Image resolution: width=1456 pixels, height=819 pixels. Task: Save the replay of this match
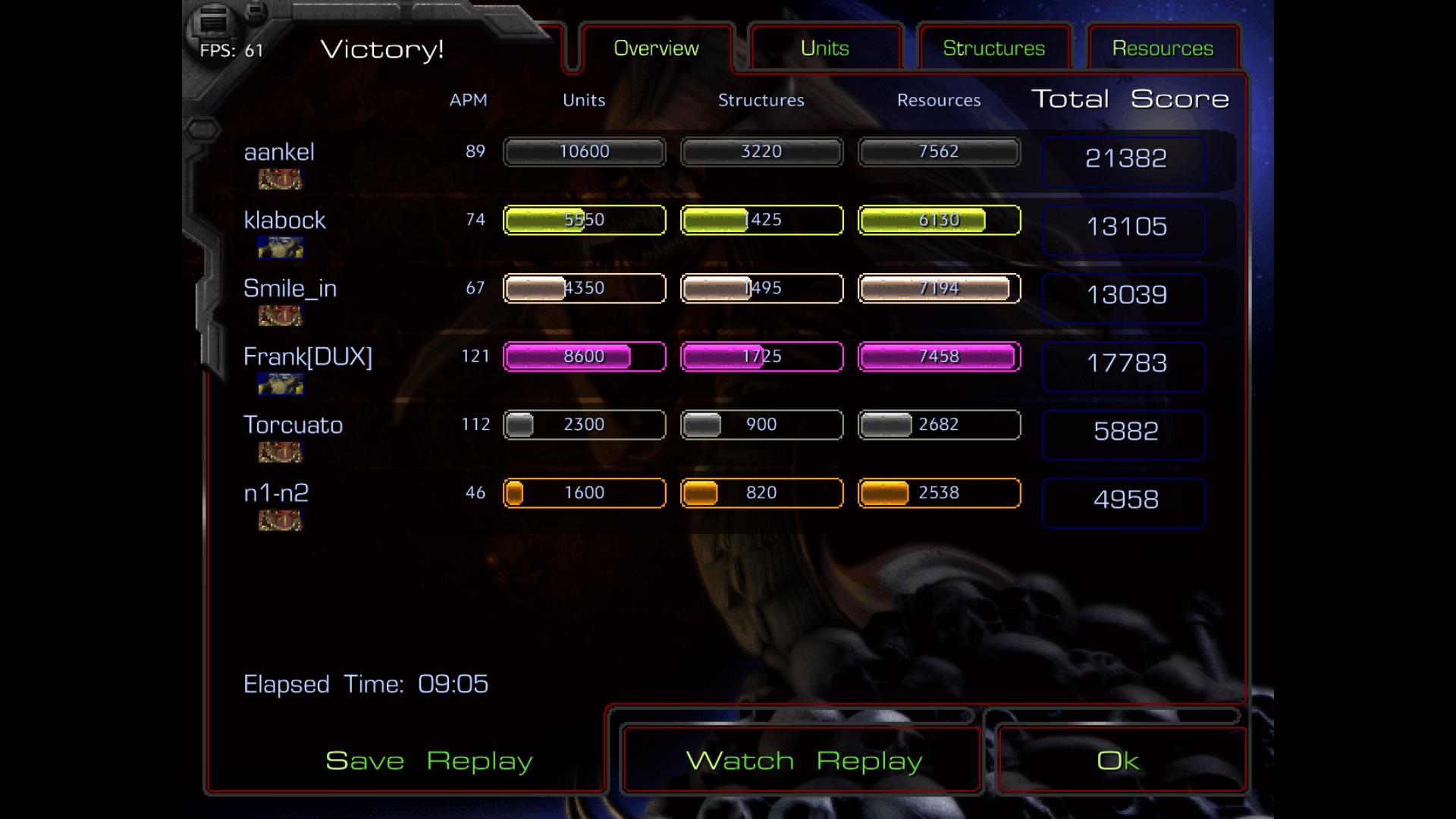coord(429,761)
